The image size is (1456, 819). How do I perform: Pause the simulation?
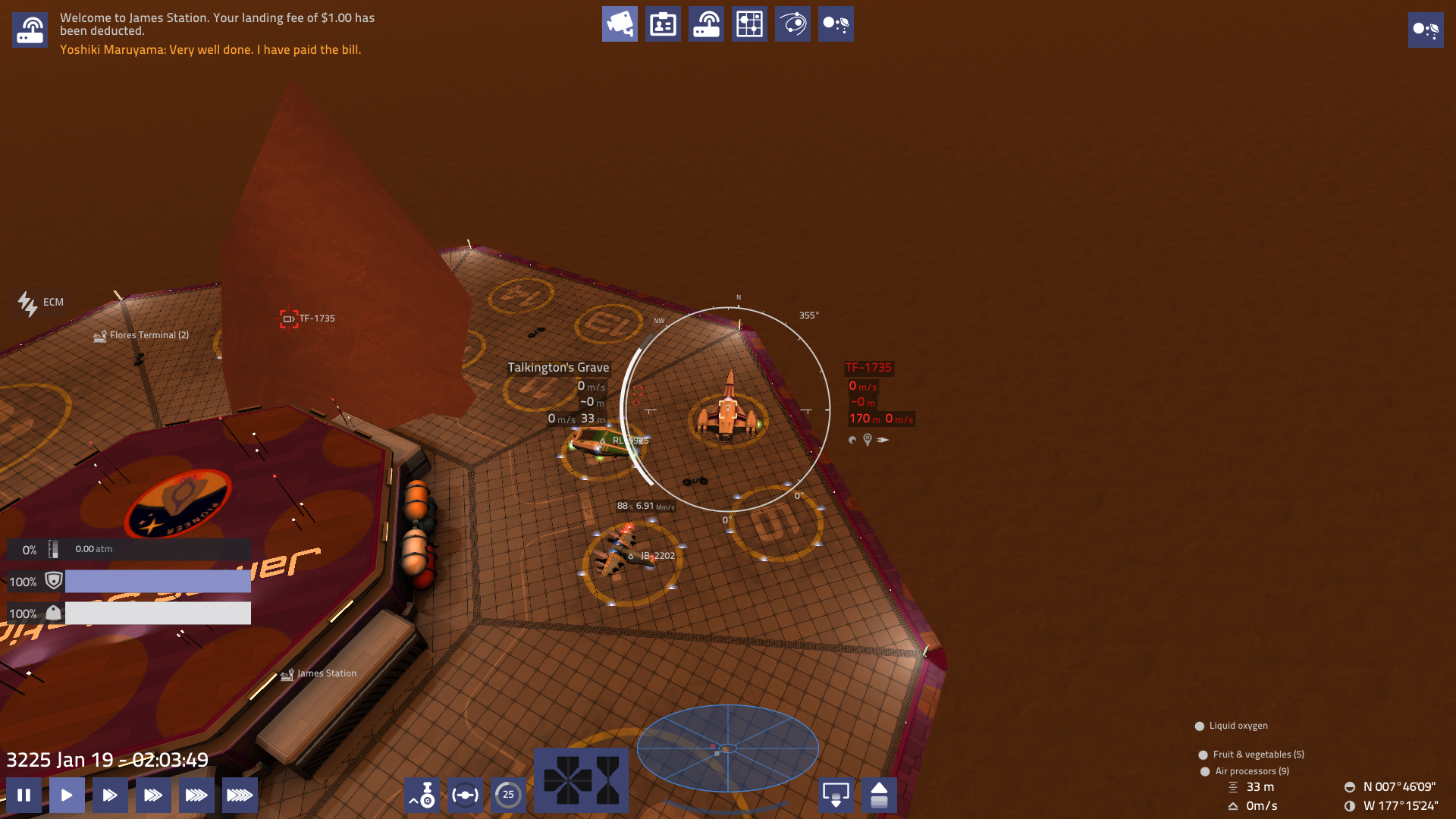click(x=25, y=795)
